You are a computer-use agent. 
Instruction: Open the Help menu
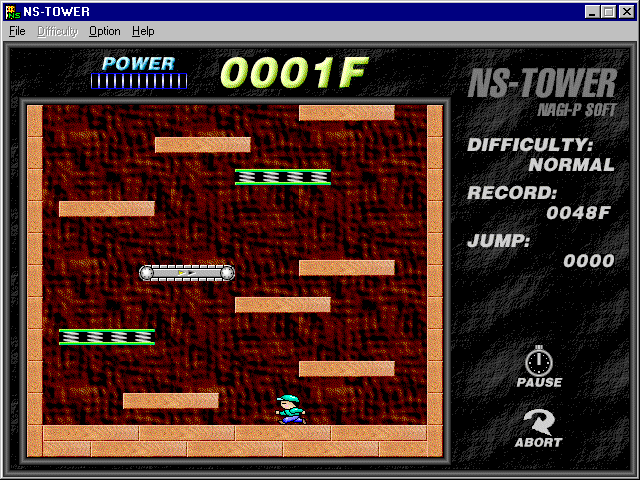click(x=143, y=31)
